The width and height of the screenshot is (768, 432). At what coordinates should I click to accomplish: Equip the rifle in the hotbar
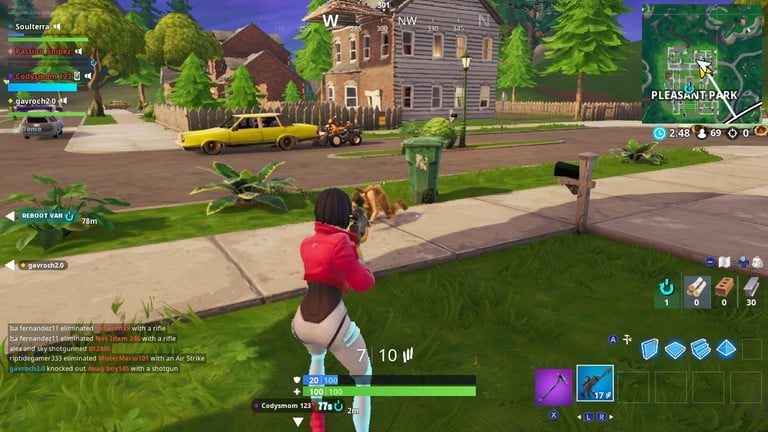coord(595,385)
